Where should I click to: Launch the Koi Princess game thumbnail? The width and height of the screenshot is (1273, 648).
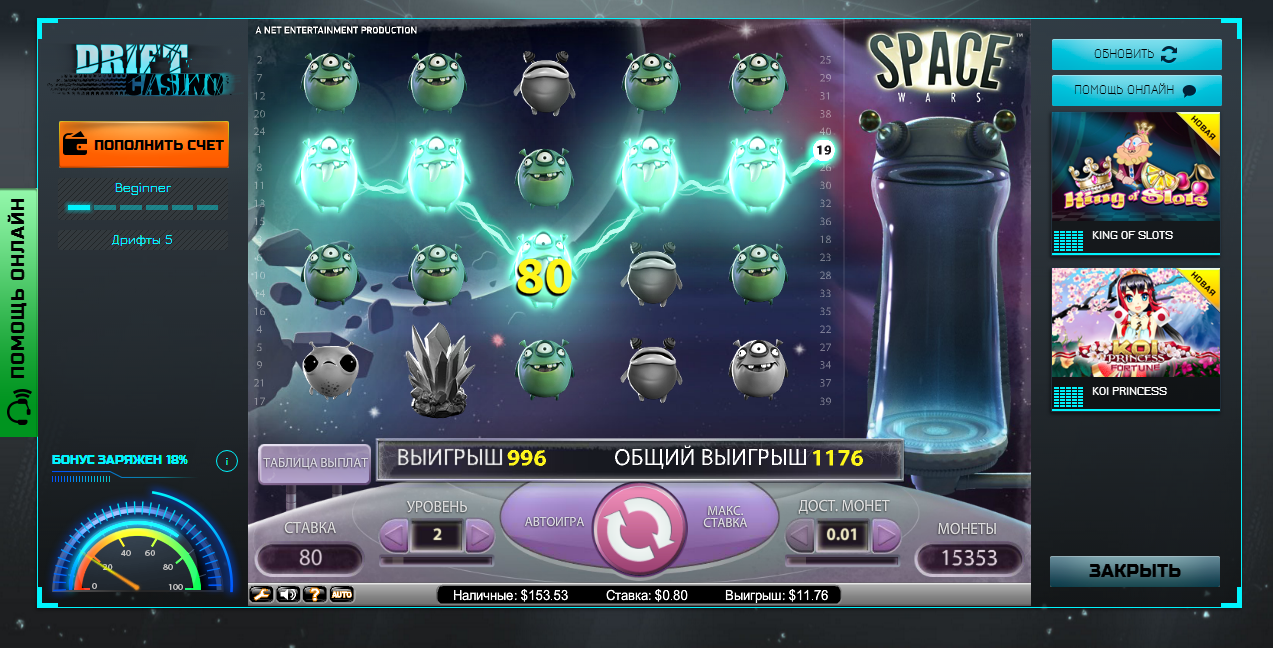[x=1136, y=338]
